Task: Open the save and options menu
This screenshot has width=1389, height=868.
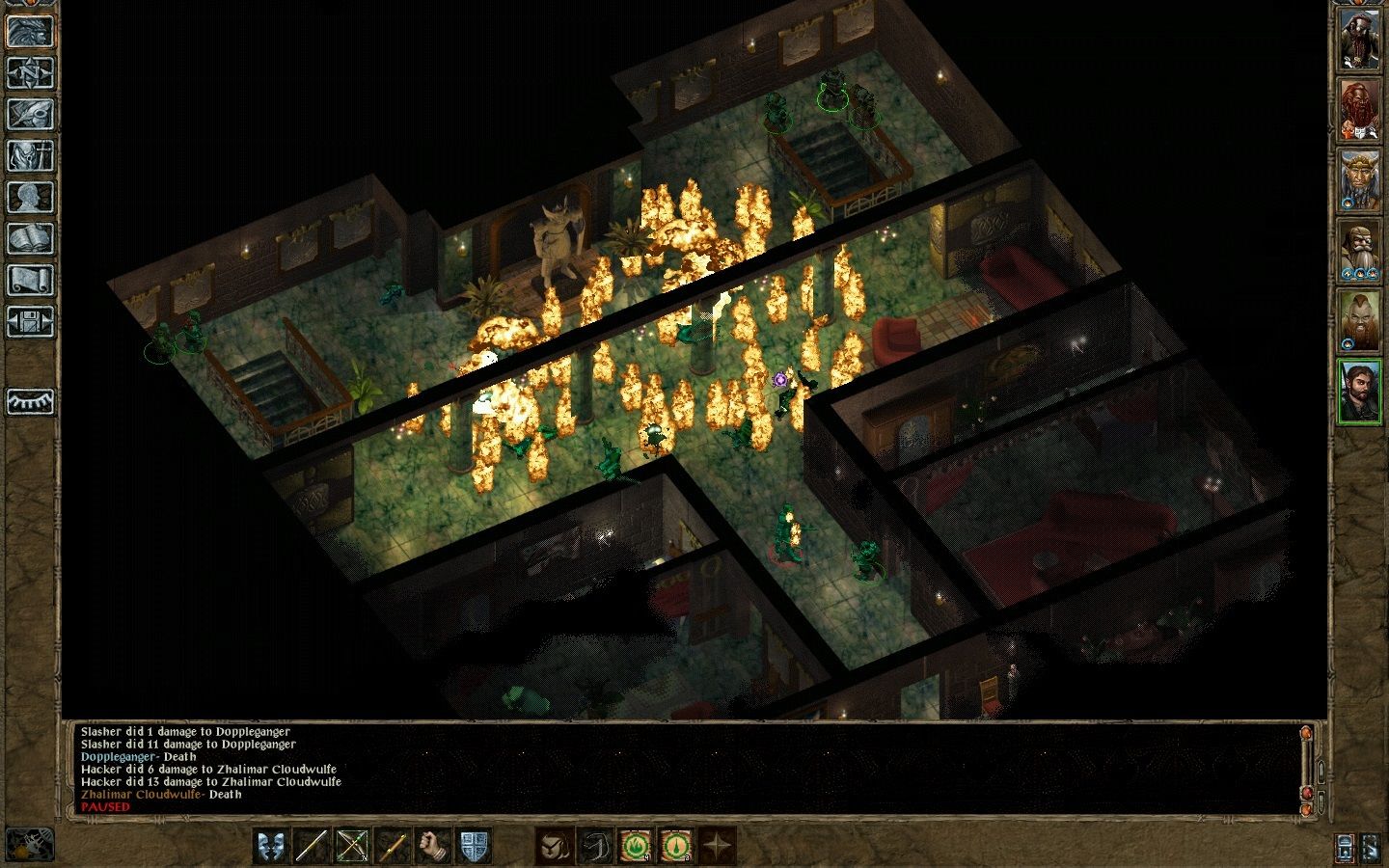Action: (x=30, y=321)
